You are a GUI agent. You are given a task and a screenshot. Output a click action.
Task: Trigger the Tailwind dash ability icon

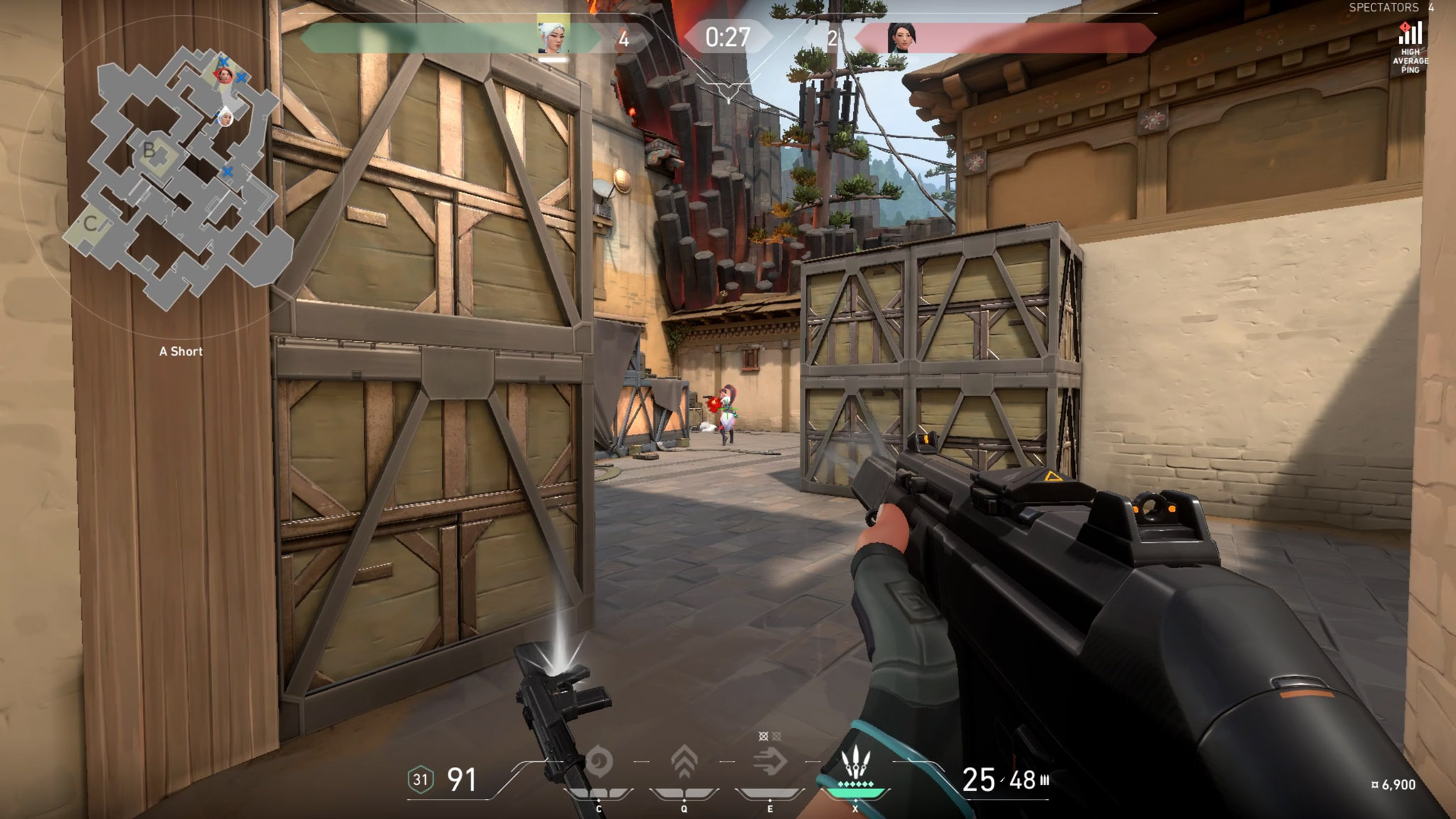click(770, 763)
